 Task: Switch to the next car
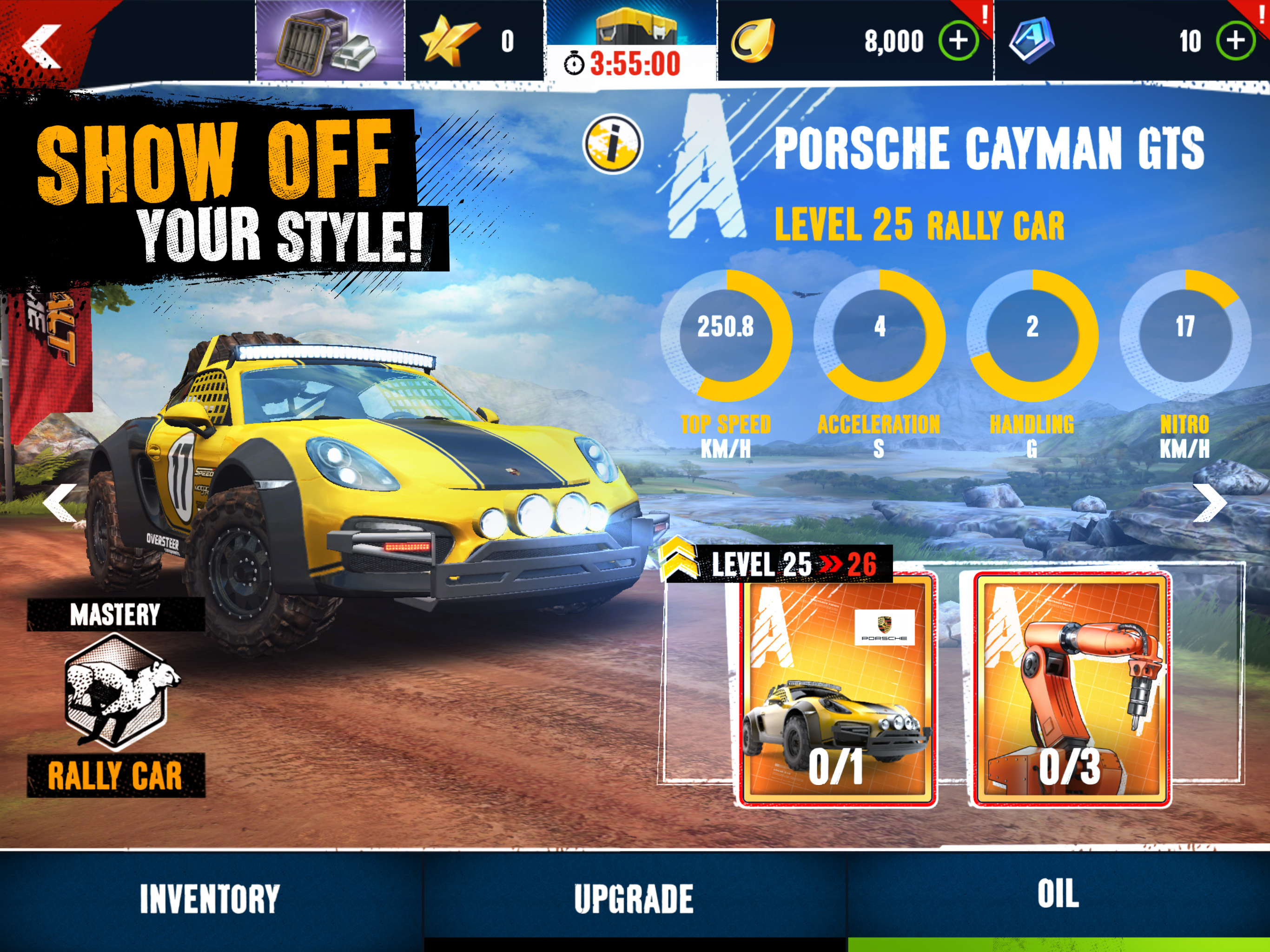(1210, 503)
